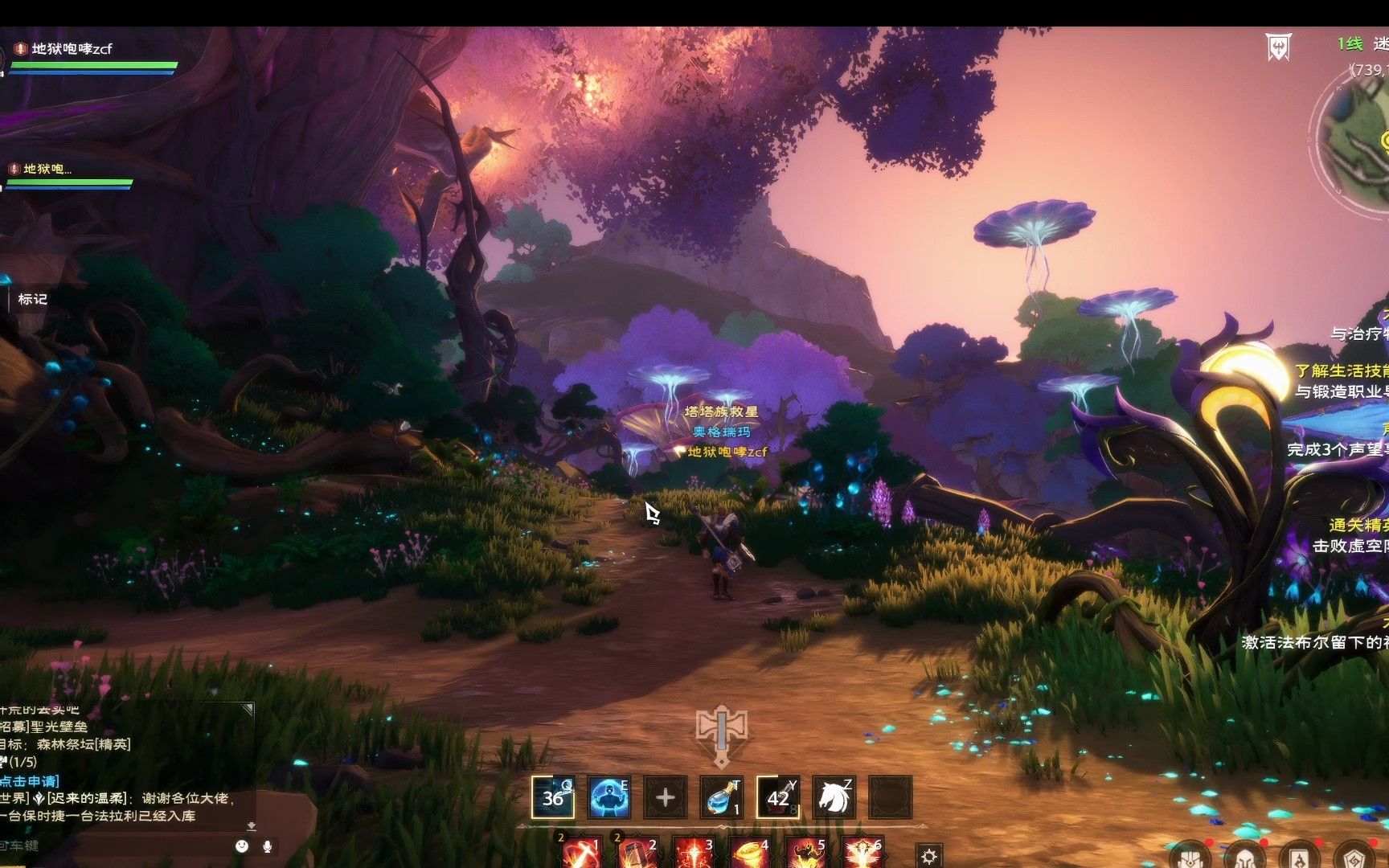The height and width of the screenshot is (868, 1389).
Task: Click the empty plus-sign skill slot
Action: click(665, 797)
